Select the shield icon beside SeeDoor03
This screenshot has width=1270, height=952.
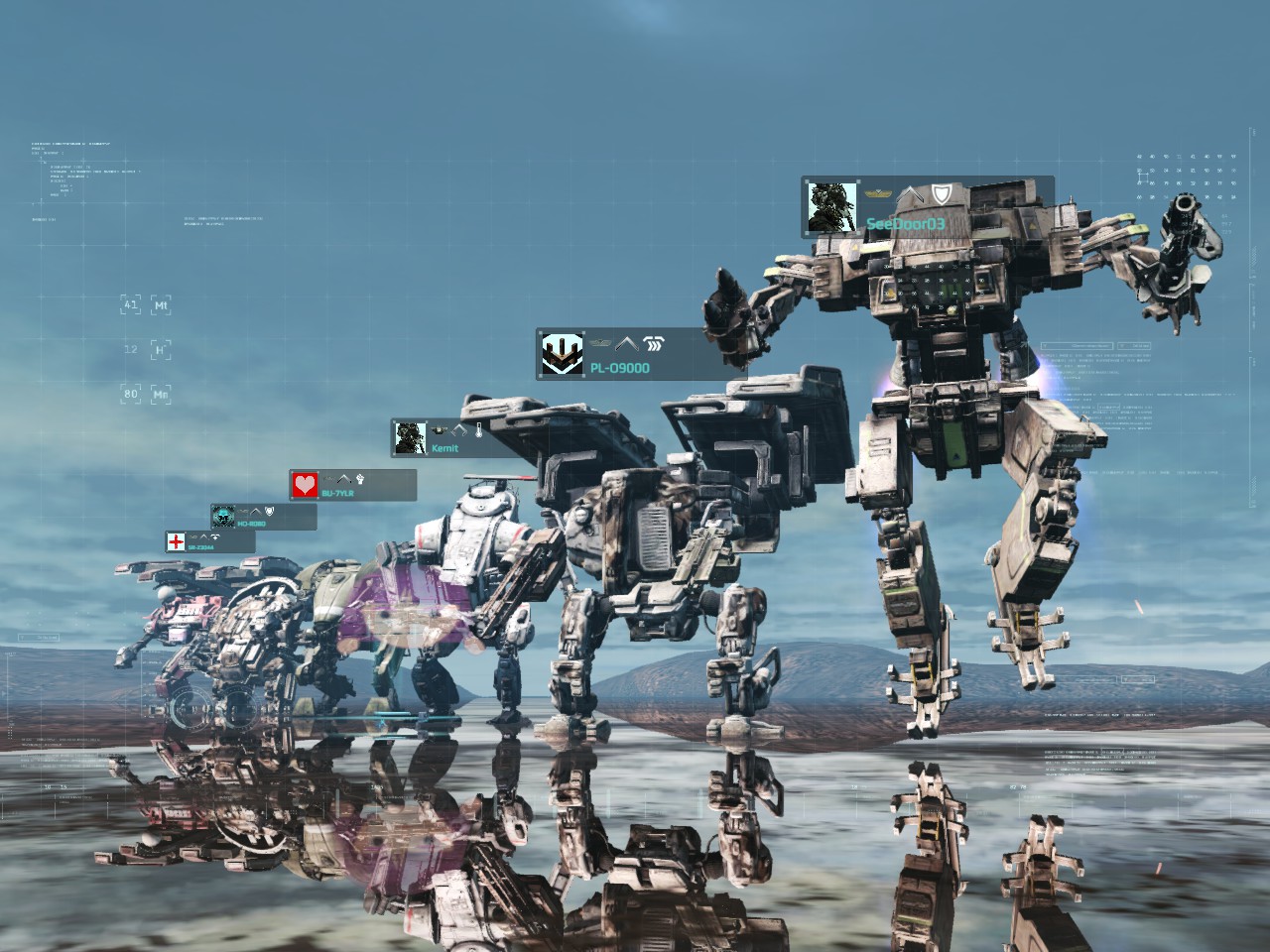coord(943,194)
